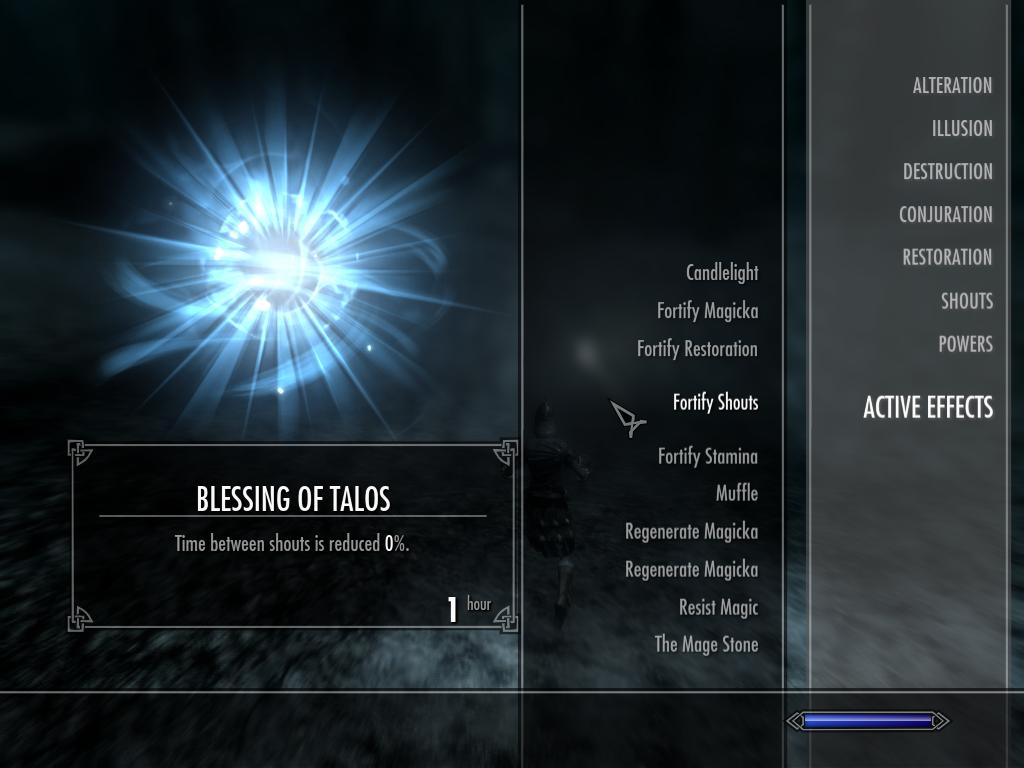Image resolution: width=1024 pixels, height=768 pixels.
Task: Select the Muffle effect
Action: pyautogui.click(x=736, y=494)
